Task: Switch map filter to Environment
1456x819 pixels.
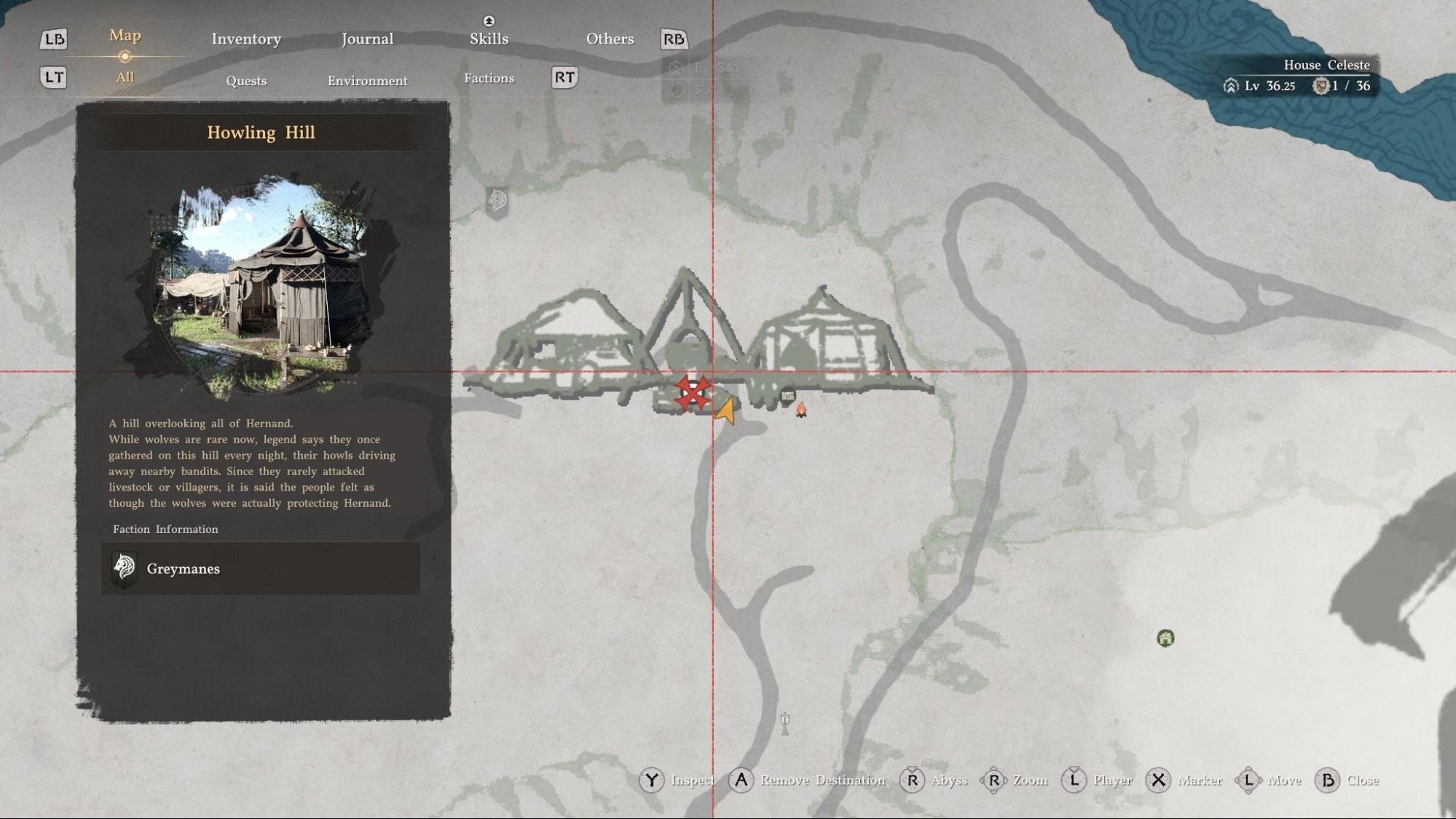Action: point(367,81)
